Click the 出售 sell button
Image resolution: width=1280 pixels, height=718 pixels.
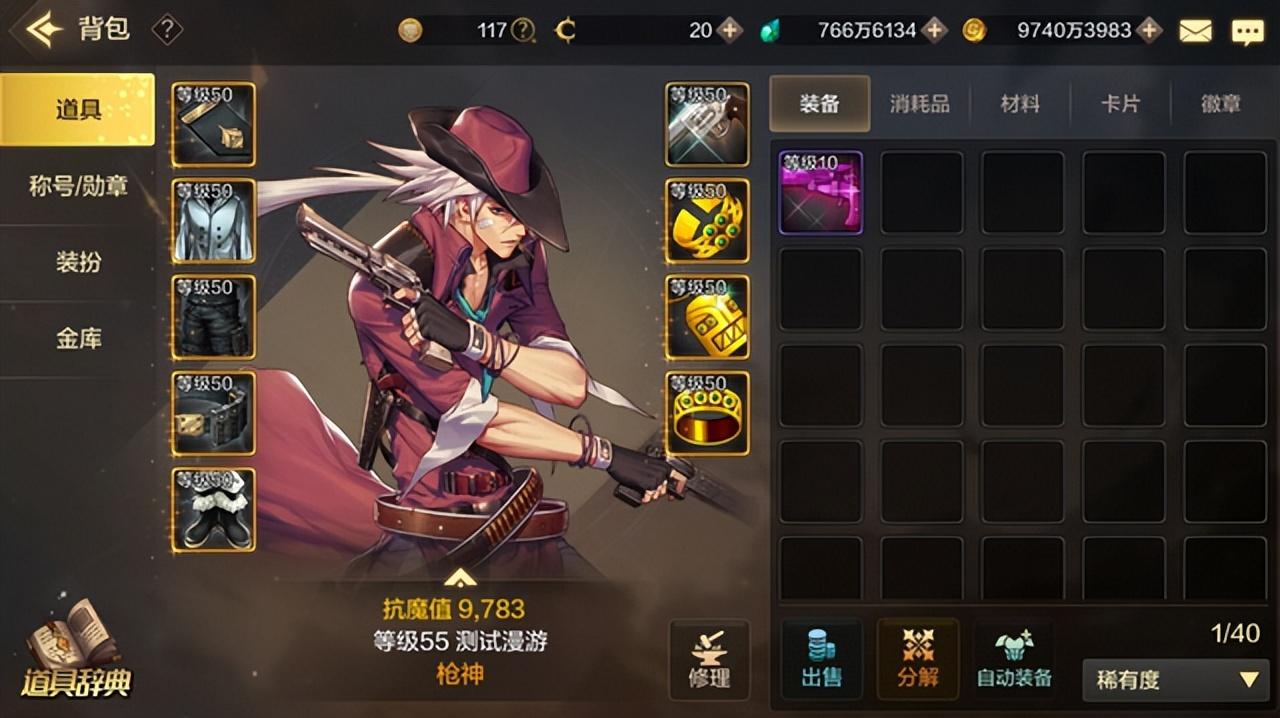click(820, 660)
